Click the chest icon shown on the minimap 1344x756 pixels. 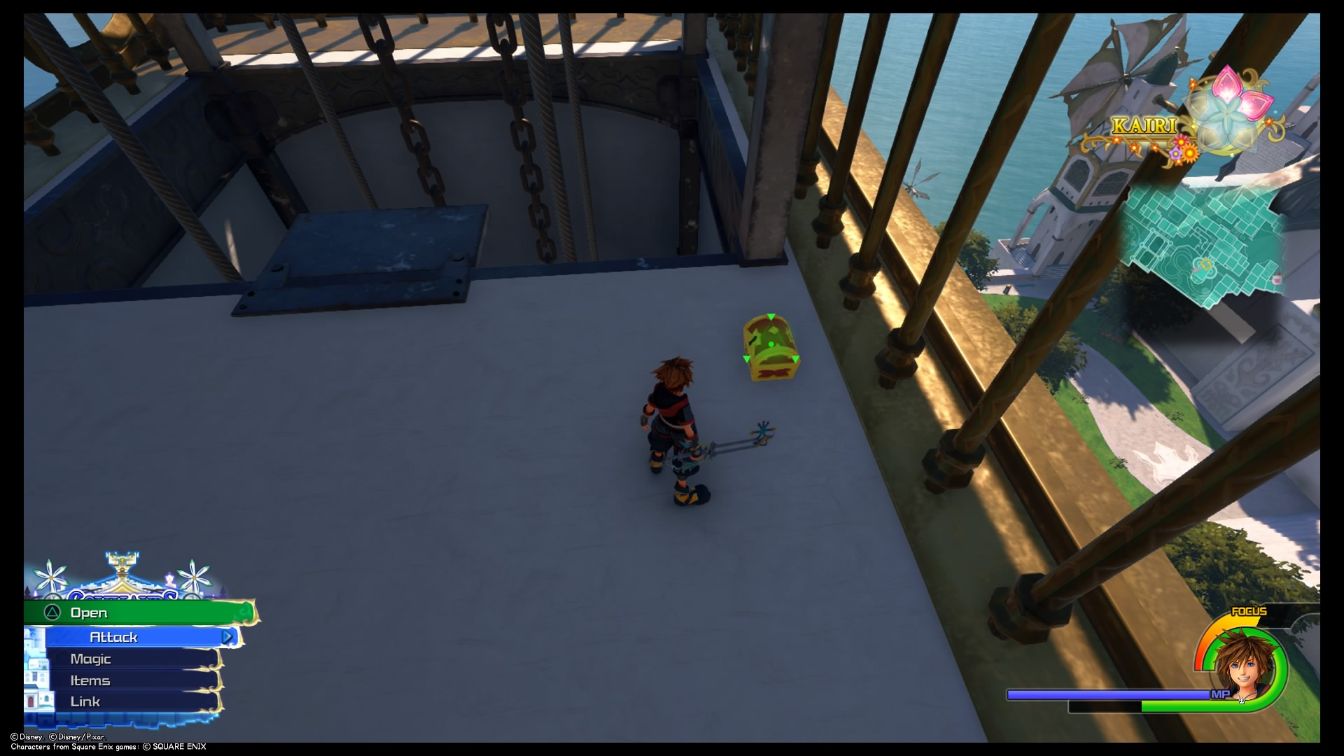pos(1276,280)
